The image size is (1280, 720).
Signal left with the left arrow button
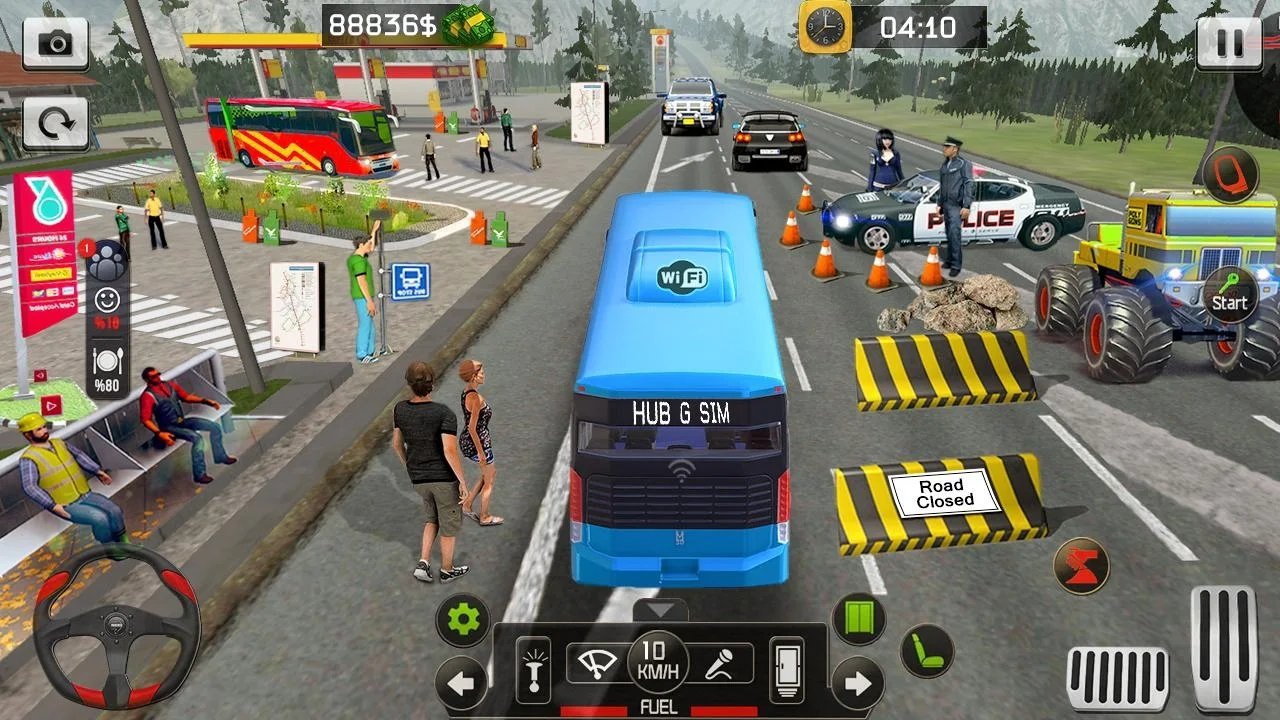[461, 684]
